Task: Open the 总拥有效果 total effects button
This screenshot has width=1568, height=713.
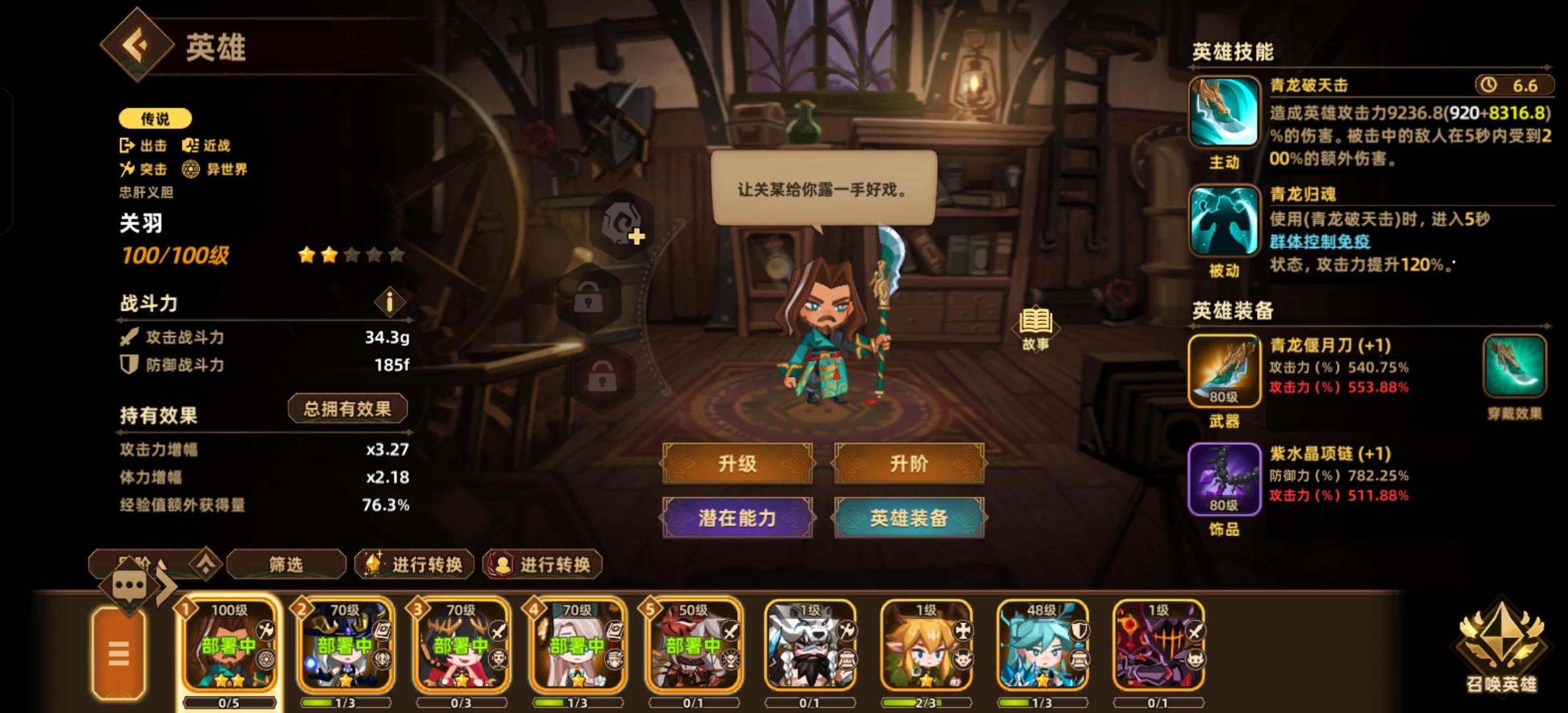Action: click(348, 408)
